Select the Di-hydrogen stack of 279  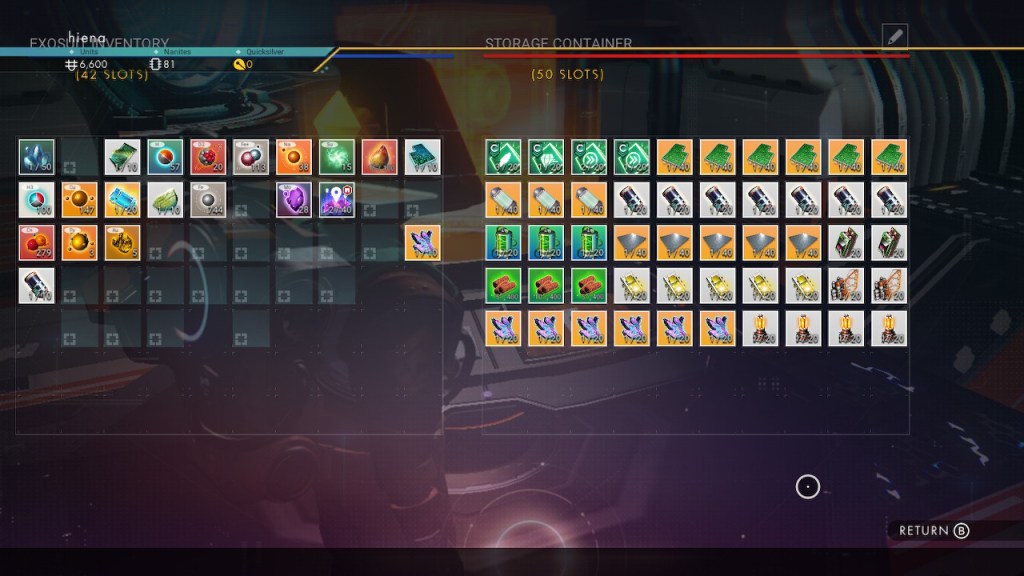(36, 242)
